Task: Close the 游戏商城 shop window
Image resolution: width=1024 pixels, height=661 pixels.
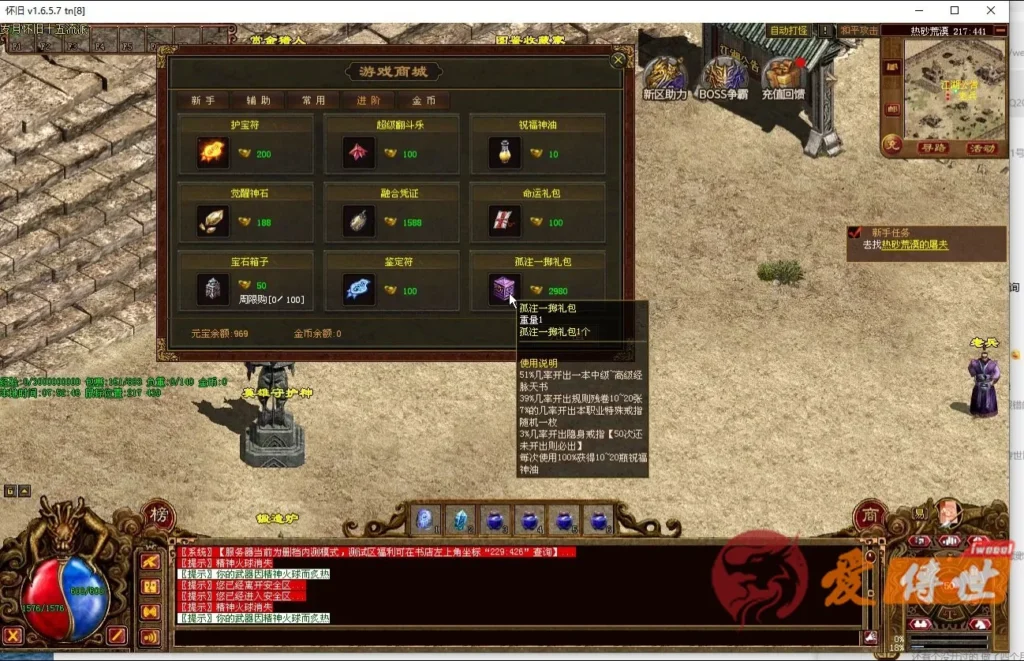Action: [618, 60]
